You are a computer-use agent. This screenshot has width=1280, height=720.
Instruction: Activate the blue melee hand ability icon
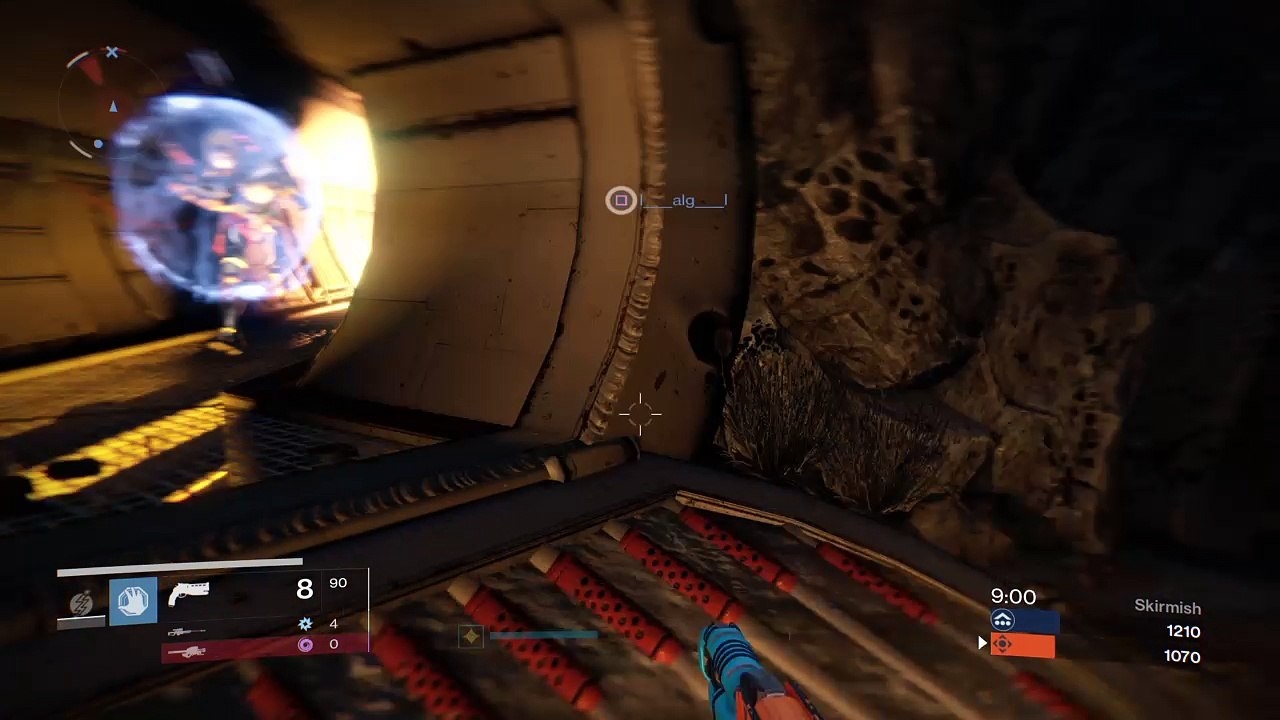coord(133,602)
